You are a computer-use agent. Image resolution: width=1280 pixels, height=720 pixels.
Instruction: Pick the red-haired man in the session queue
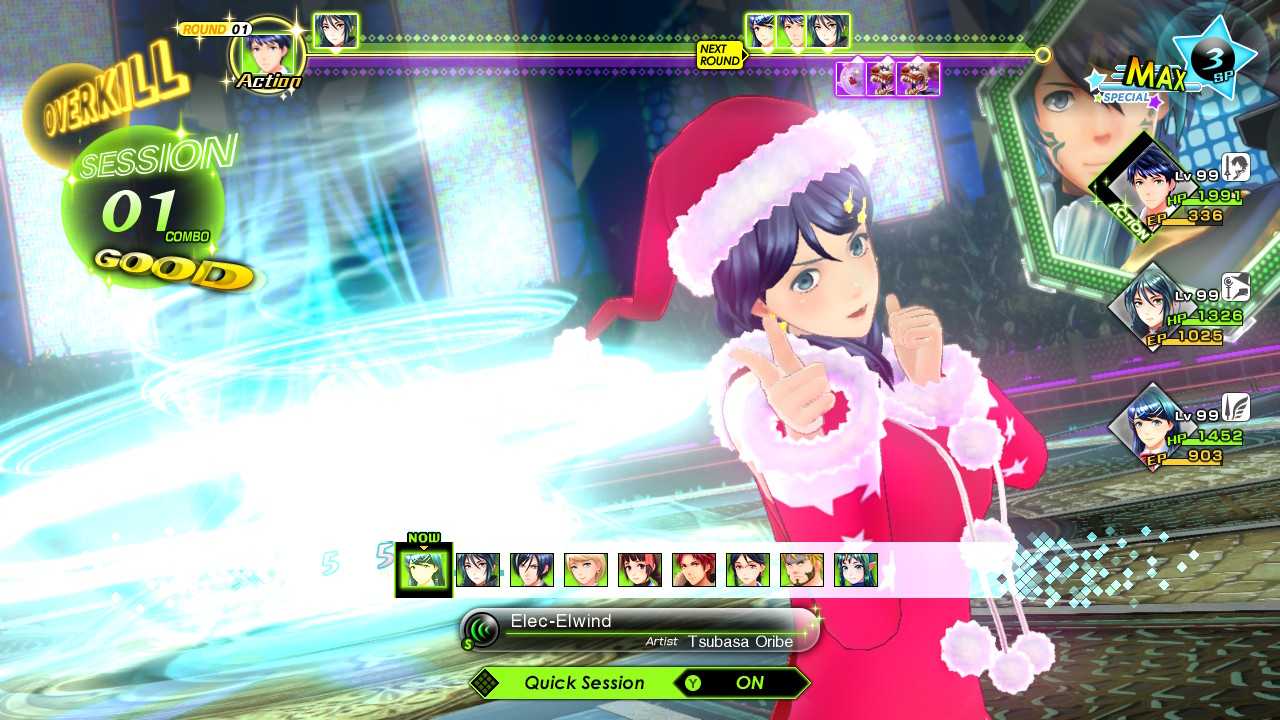(693, 570)
